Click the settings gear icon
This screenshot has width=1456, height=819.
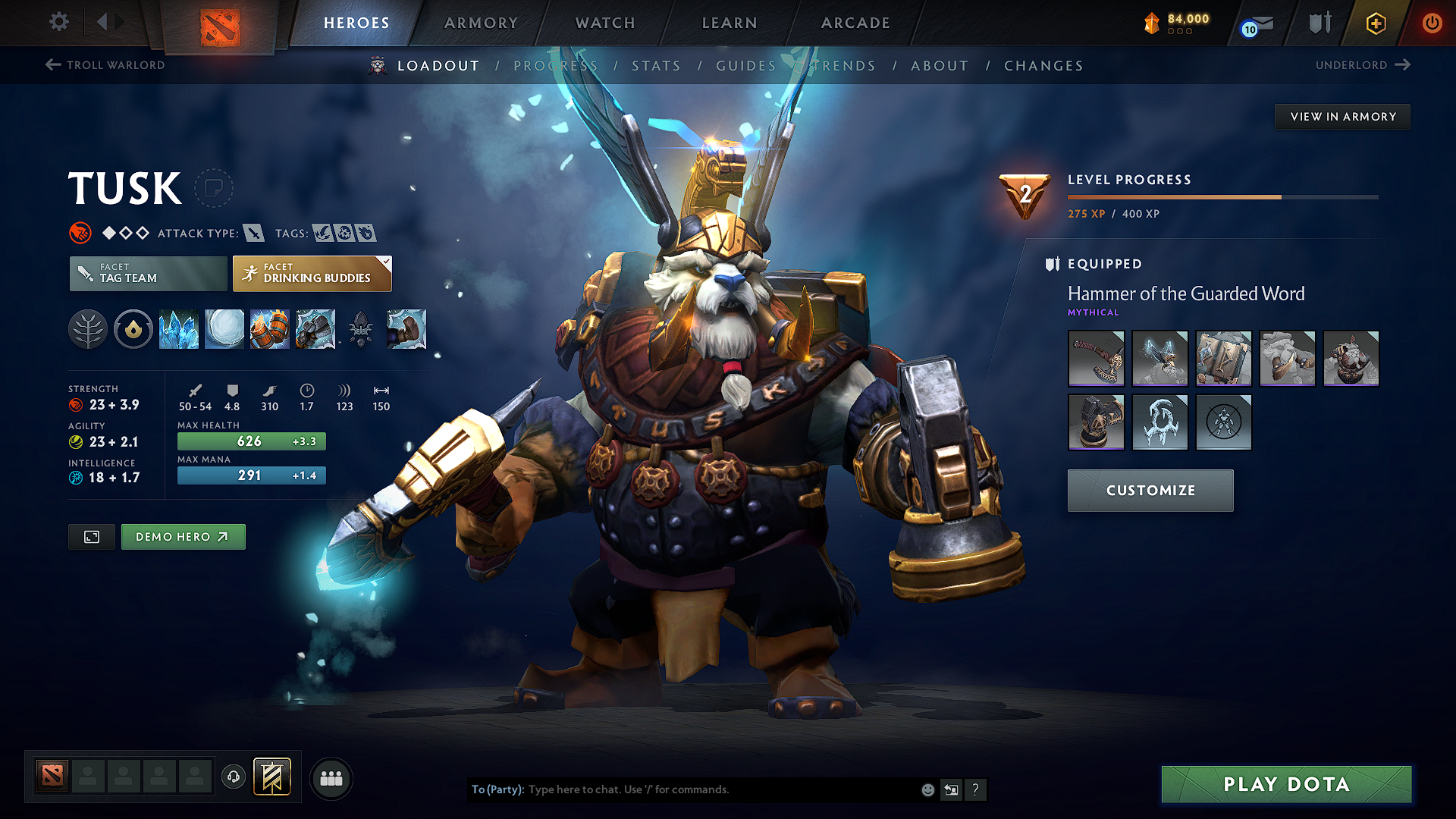click(58, 22)
